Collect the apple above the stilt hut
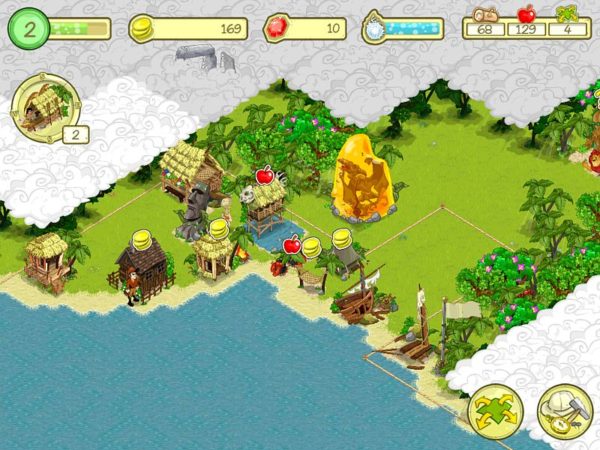The width and height of the screenshot is (600, 450). (265, 176)
